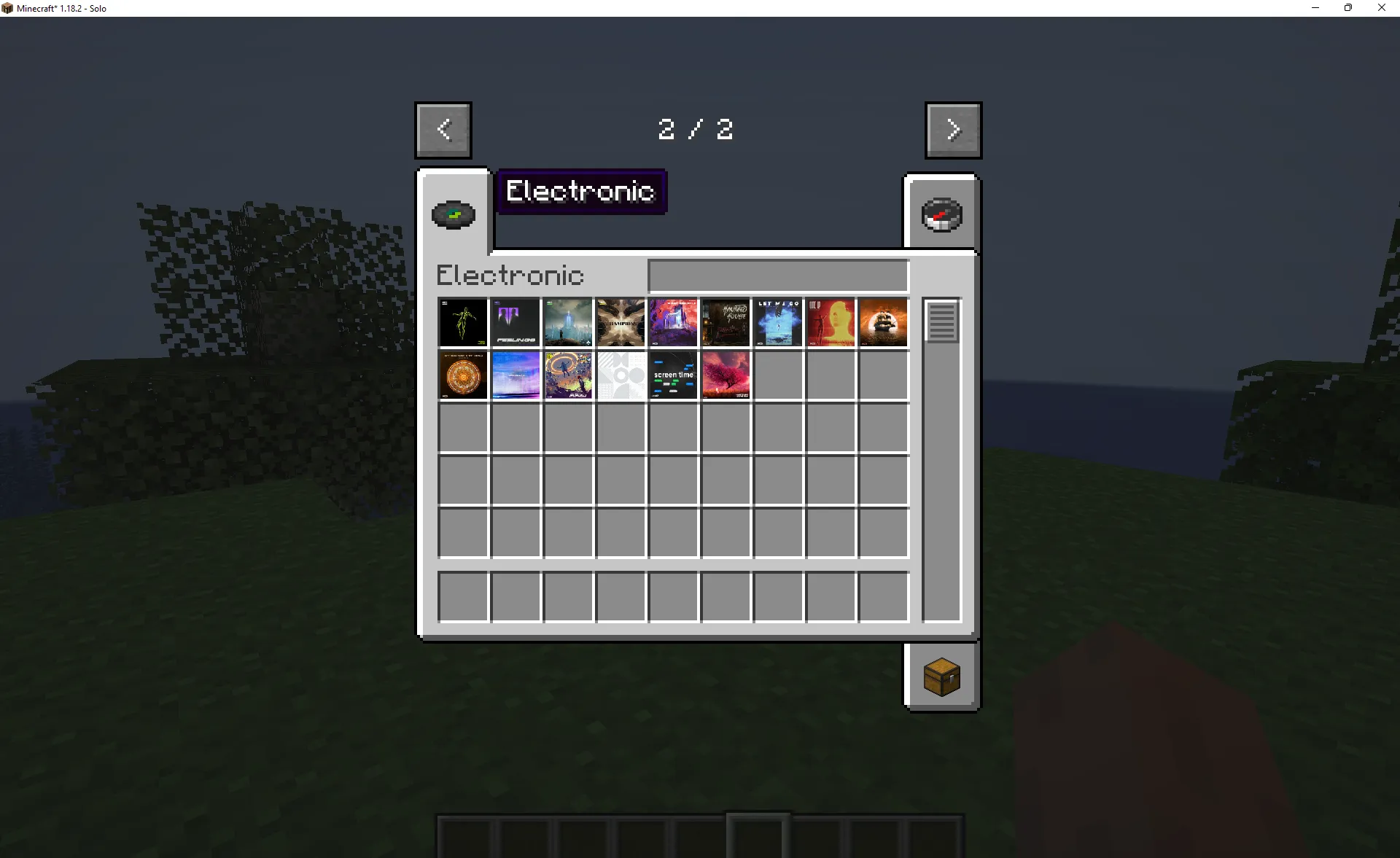Select the Let Me Go album cover
This screenshot has height=858, width=1400.
pos(778,322)
